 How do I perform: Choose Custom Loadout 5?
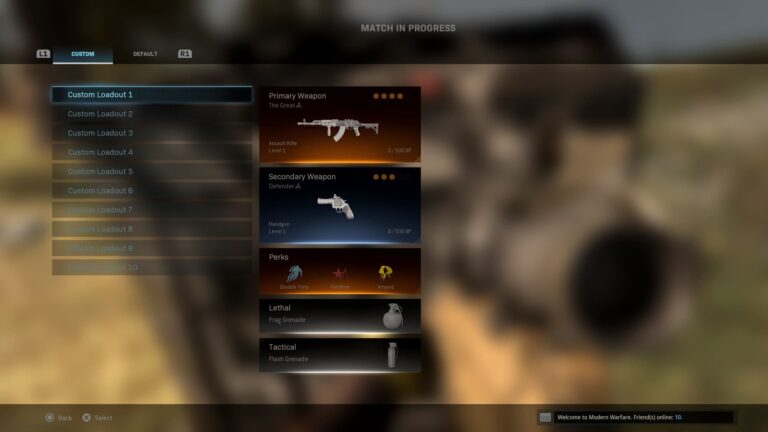[152, 171]
